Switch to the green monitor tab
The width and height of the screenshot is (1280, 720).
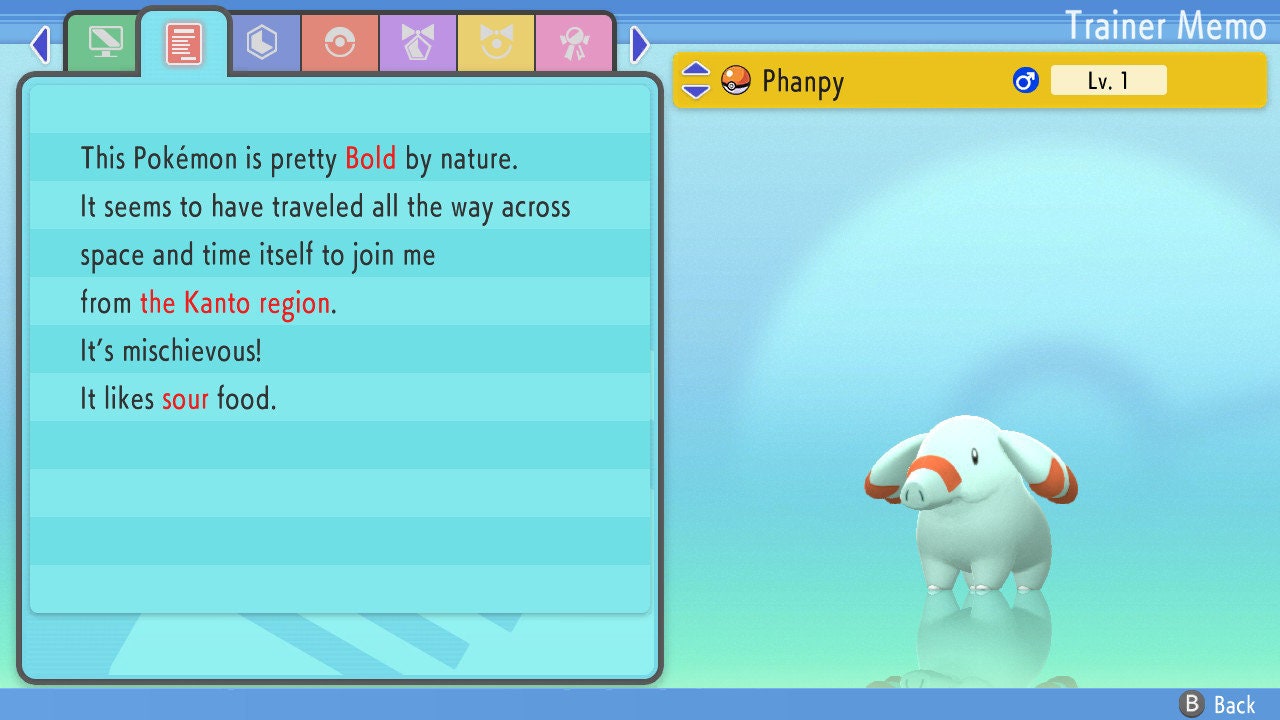tap(105, 42)
